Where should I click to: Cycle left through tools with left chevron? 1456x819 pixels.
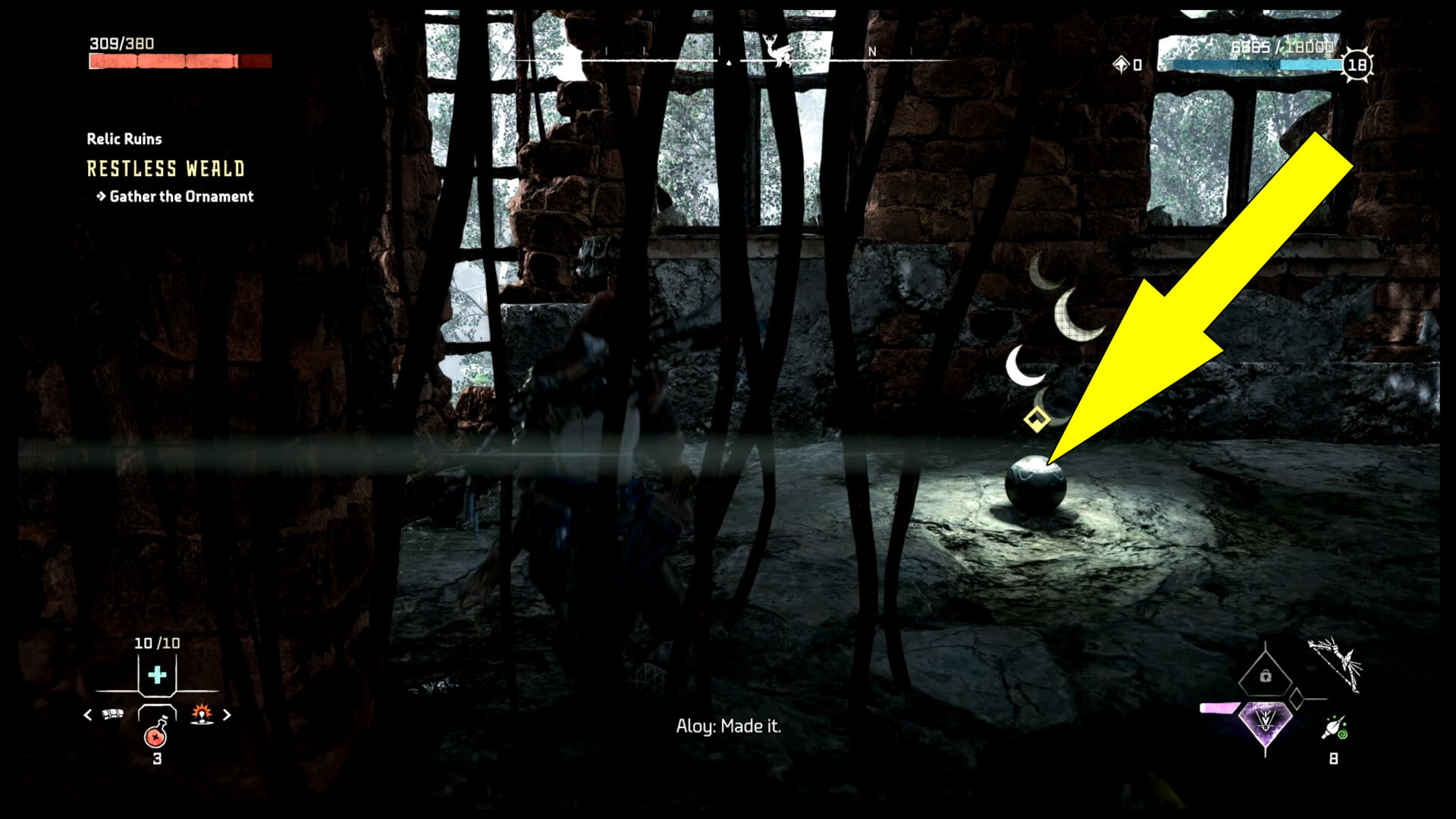[x=87, y=715]
